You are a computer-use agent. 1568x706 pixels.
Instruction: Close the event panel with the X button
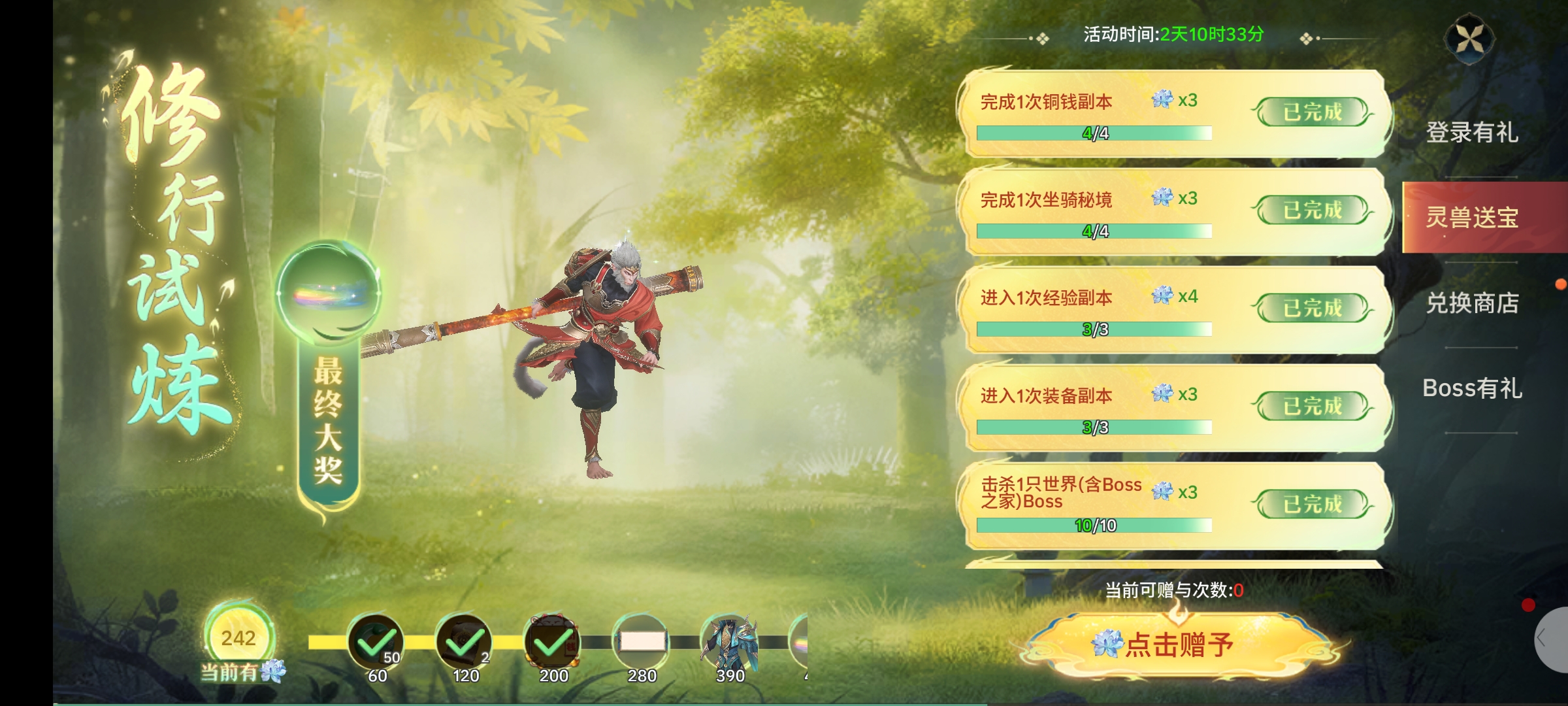(1469, 39)
